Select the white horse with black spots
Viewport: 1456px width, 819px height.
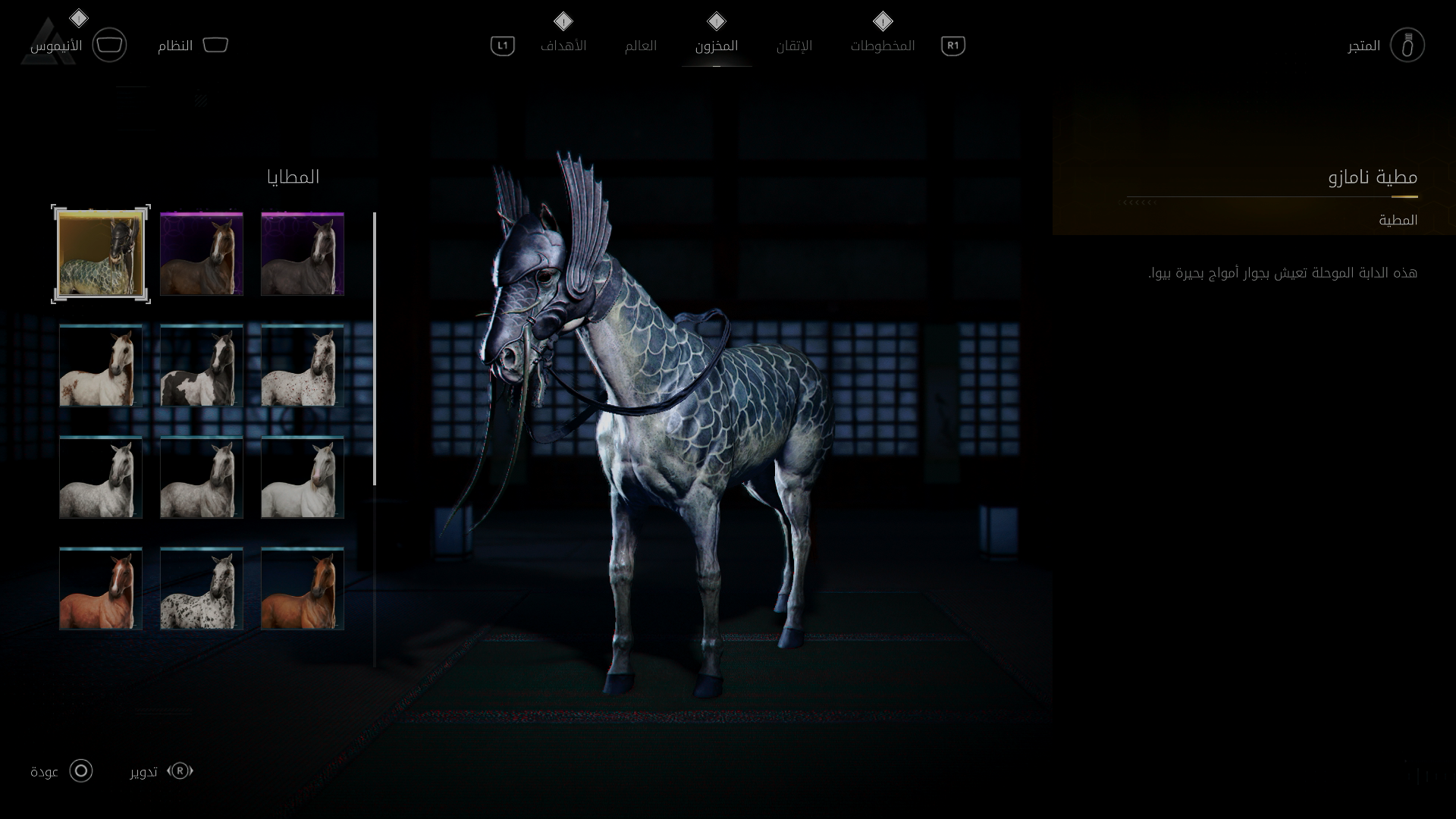(x=202, y=588)
